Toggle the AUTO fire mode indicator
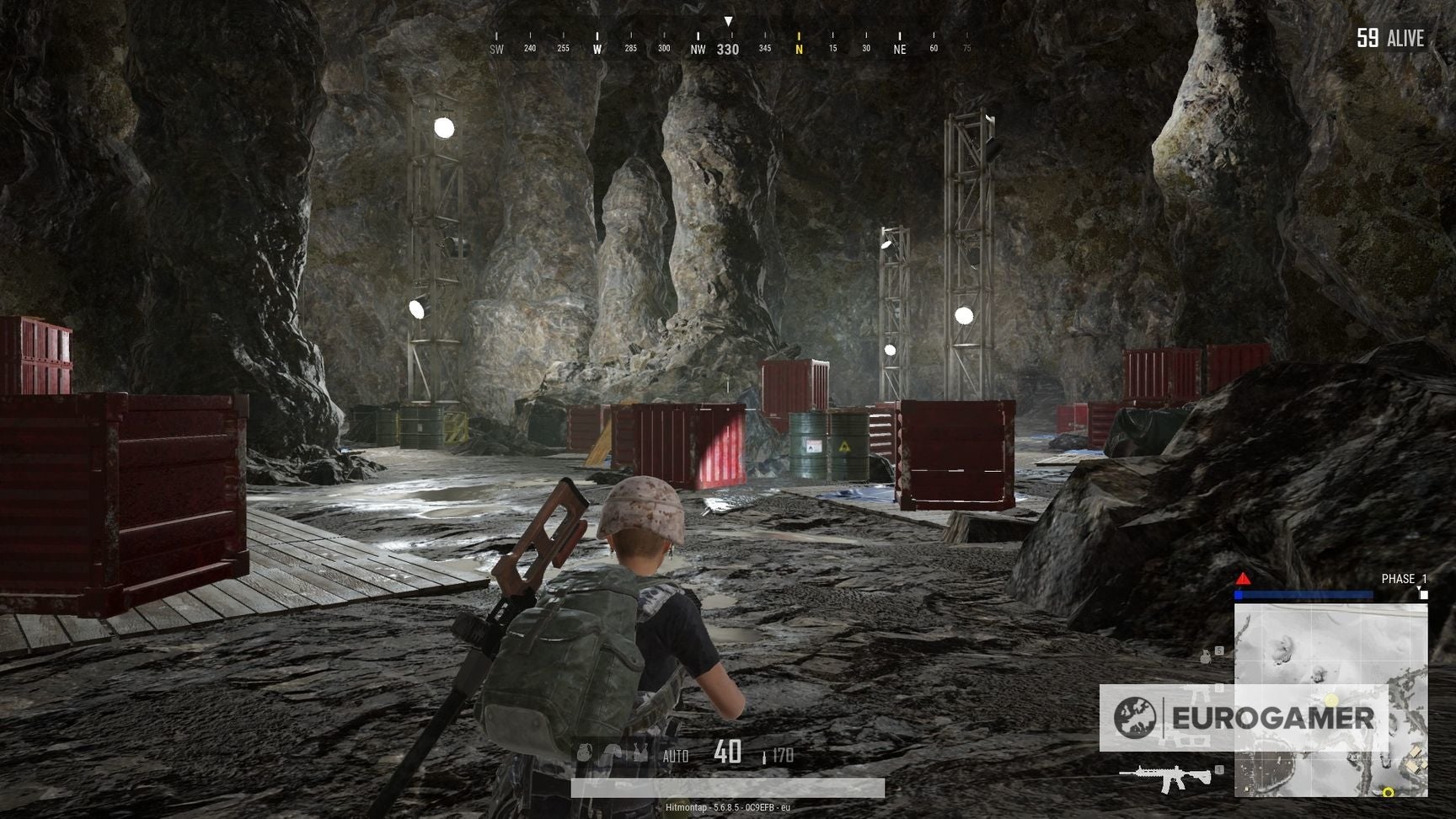 tap(676, 755)
